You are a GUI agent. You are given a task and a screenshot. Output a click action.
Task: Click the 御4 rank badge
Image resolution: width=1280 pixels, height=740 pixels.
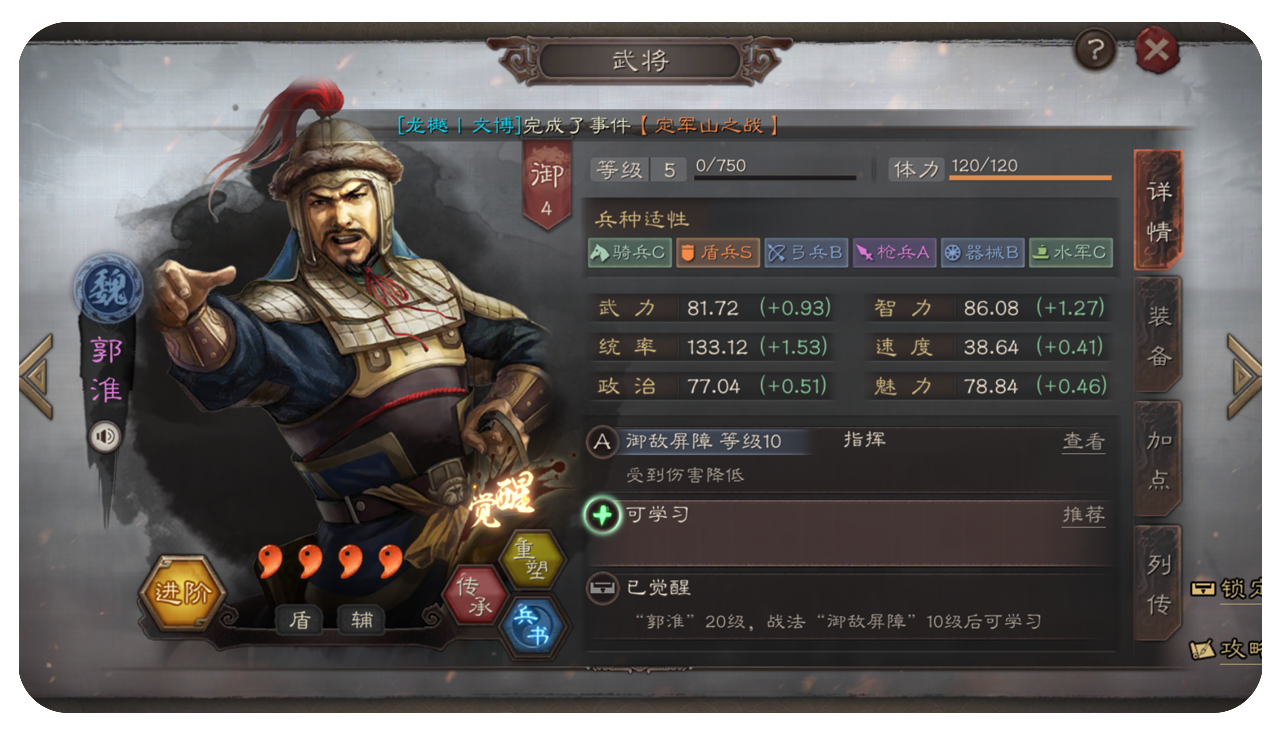click(545, 183)
